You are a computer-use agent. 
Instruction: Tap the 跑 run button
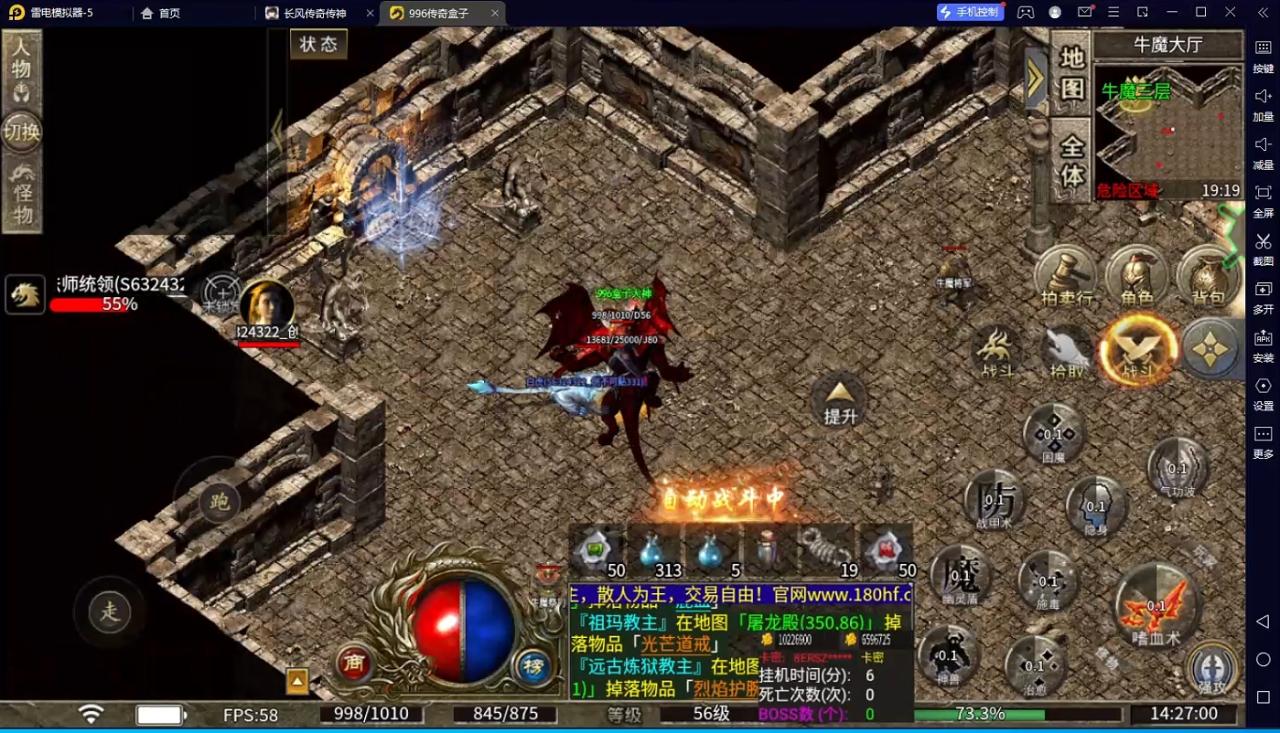point(219,502)
